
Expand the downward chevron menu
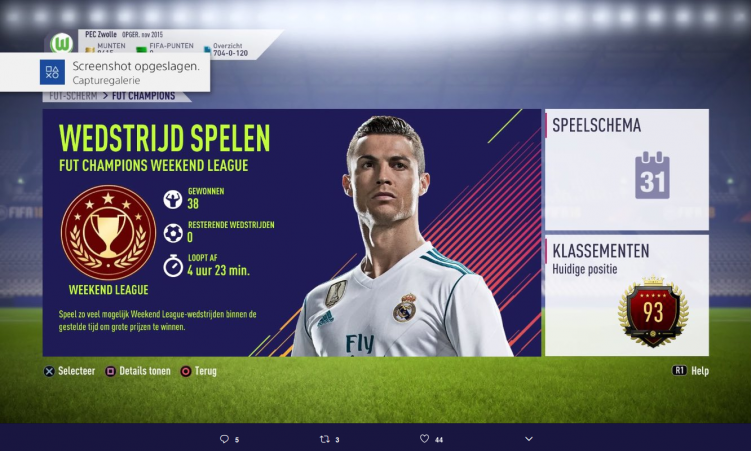coord(529,439)
